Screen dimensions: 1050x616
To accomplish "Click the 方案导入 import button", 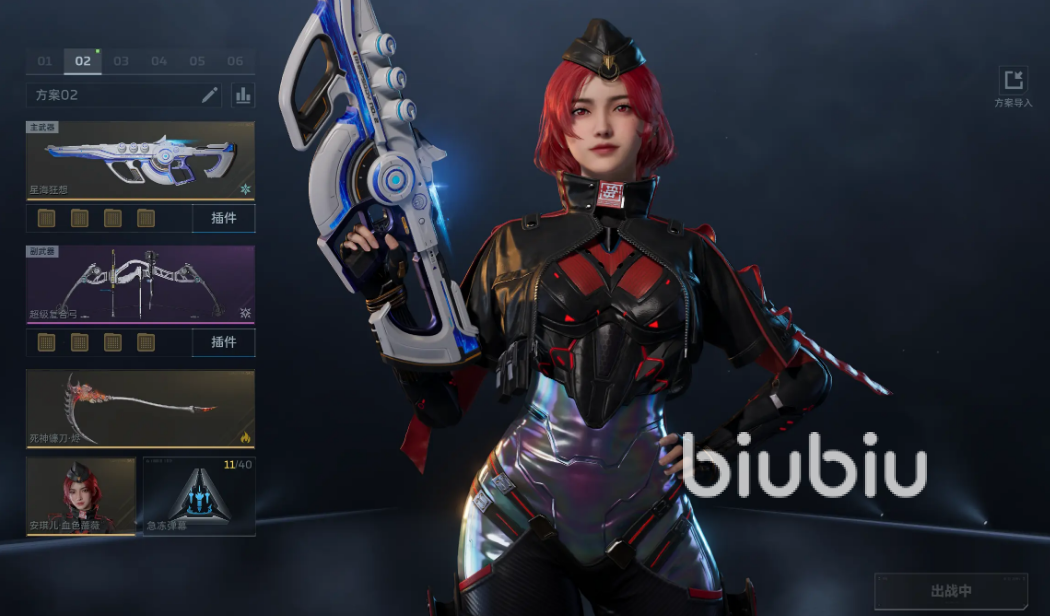I will [1013, 86].
